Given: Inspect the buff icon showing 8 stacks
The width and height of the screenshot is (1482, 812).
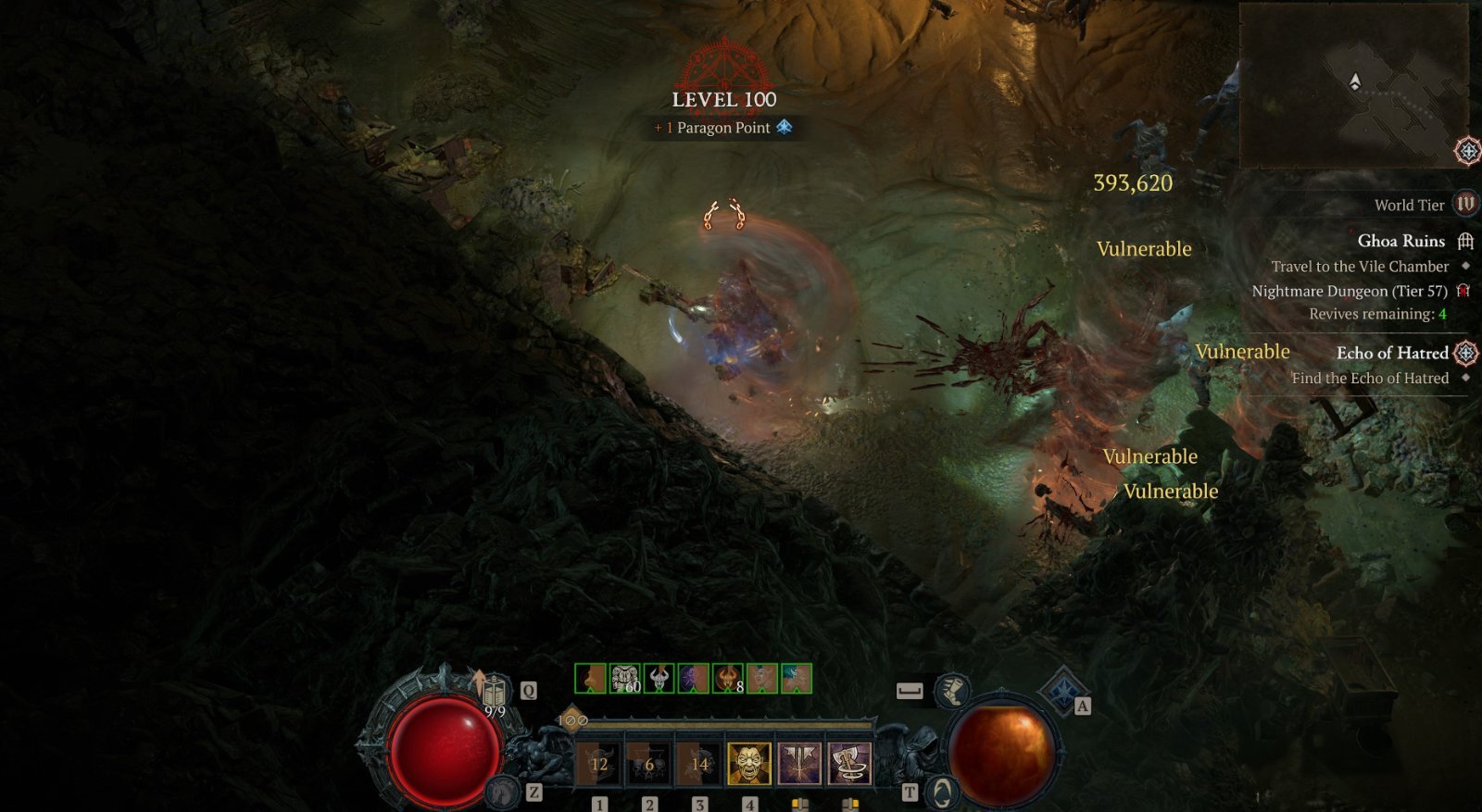Looking at the screenshot, I should [728, 679].
